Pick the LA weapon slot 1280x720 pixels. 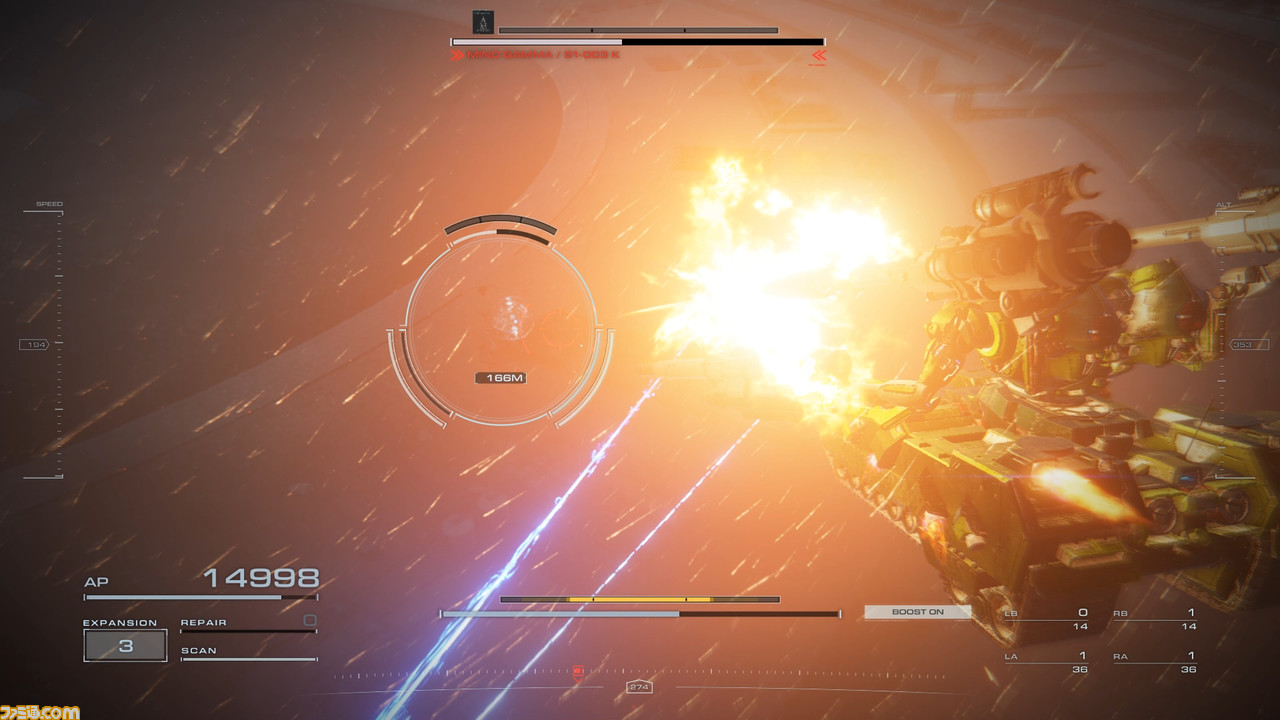(1046, 662)
